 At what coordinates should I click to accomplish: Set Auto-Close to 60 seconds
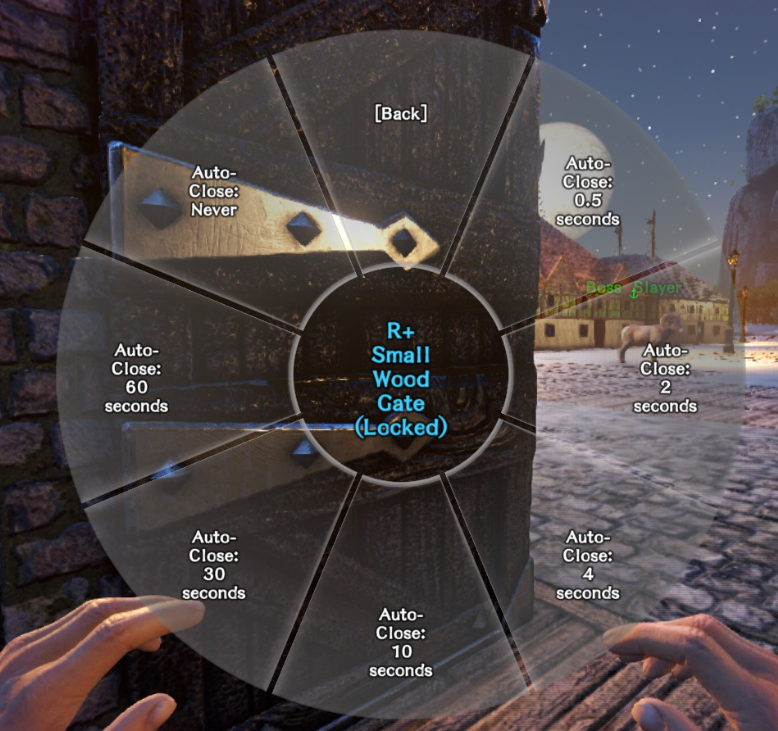tap(137, 378)
